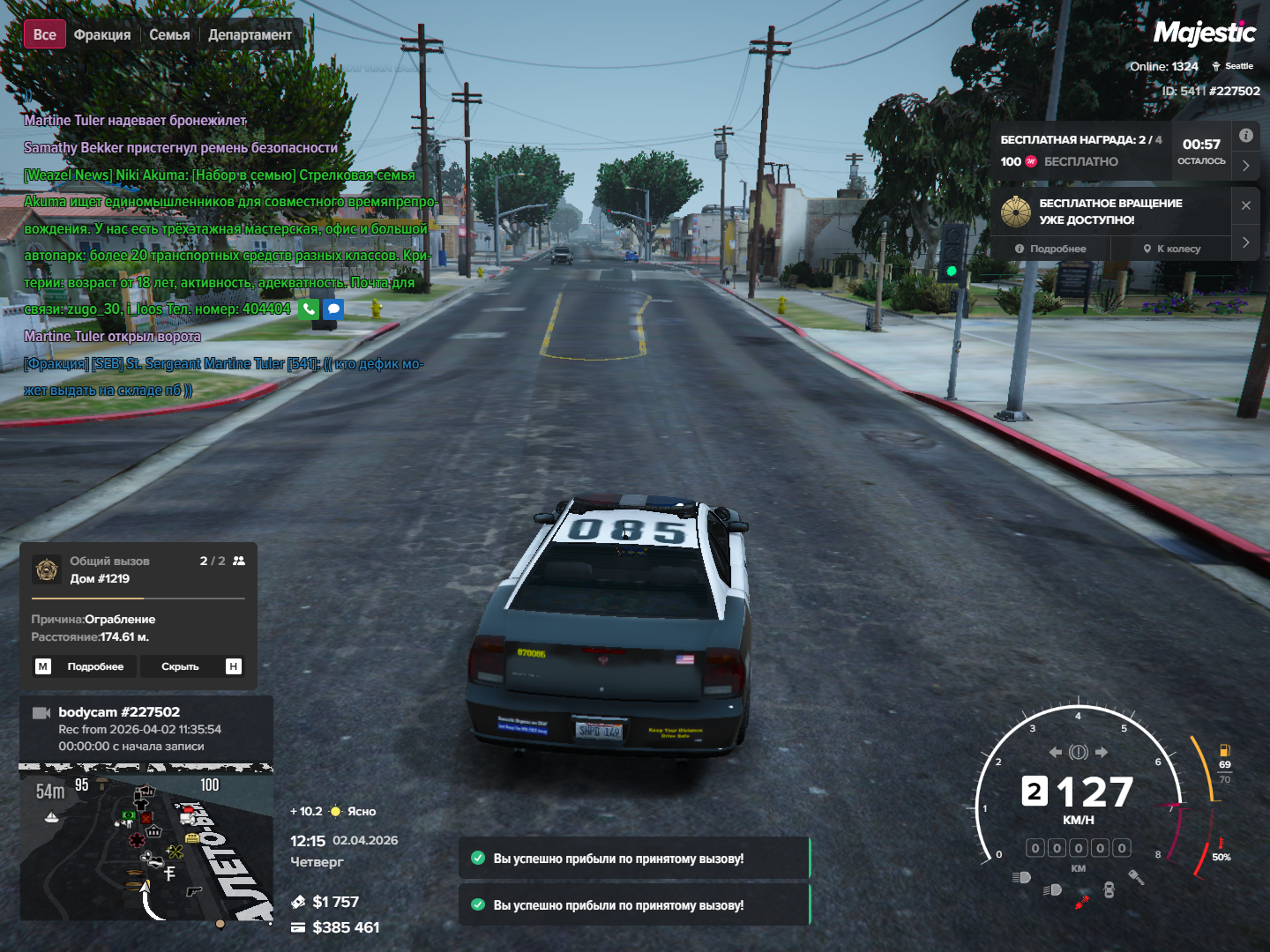Viewport: 1270px width, 952px height.
Task: Click the minimap
Action: pyautogui.click(x=146, y=844)
